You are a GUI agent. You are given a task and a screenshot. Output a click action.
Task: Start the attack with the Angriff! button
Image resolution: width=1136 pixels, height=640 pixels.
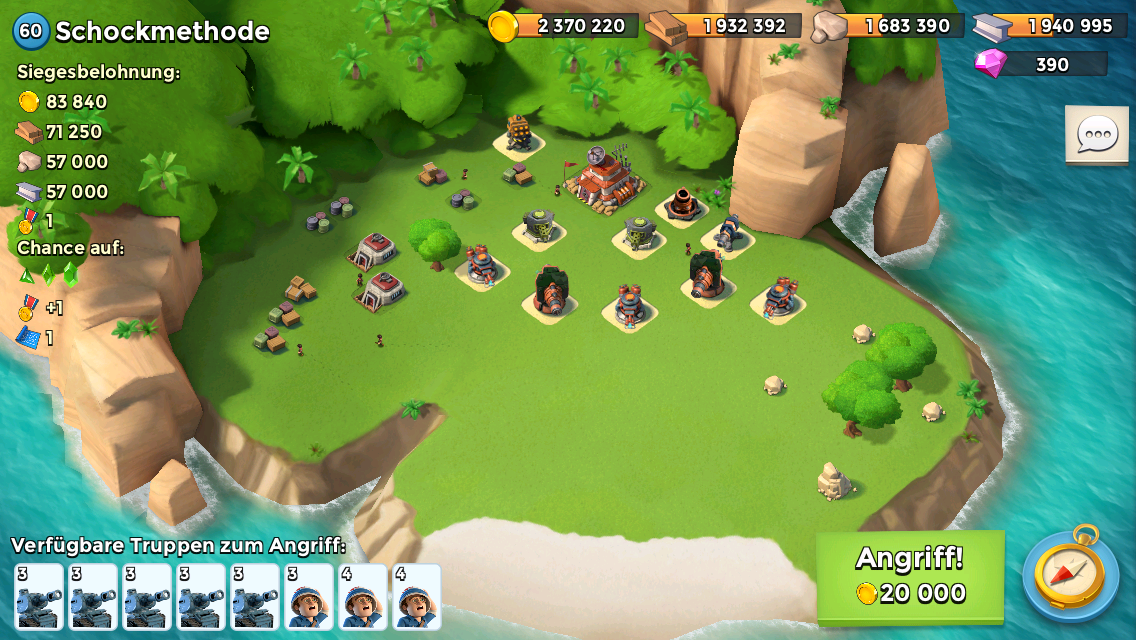point(910,577)
